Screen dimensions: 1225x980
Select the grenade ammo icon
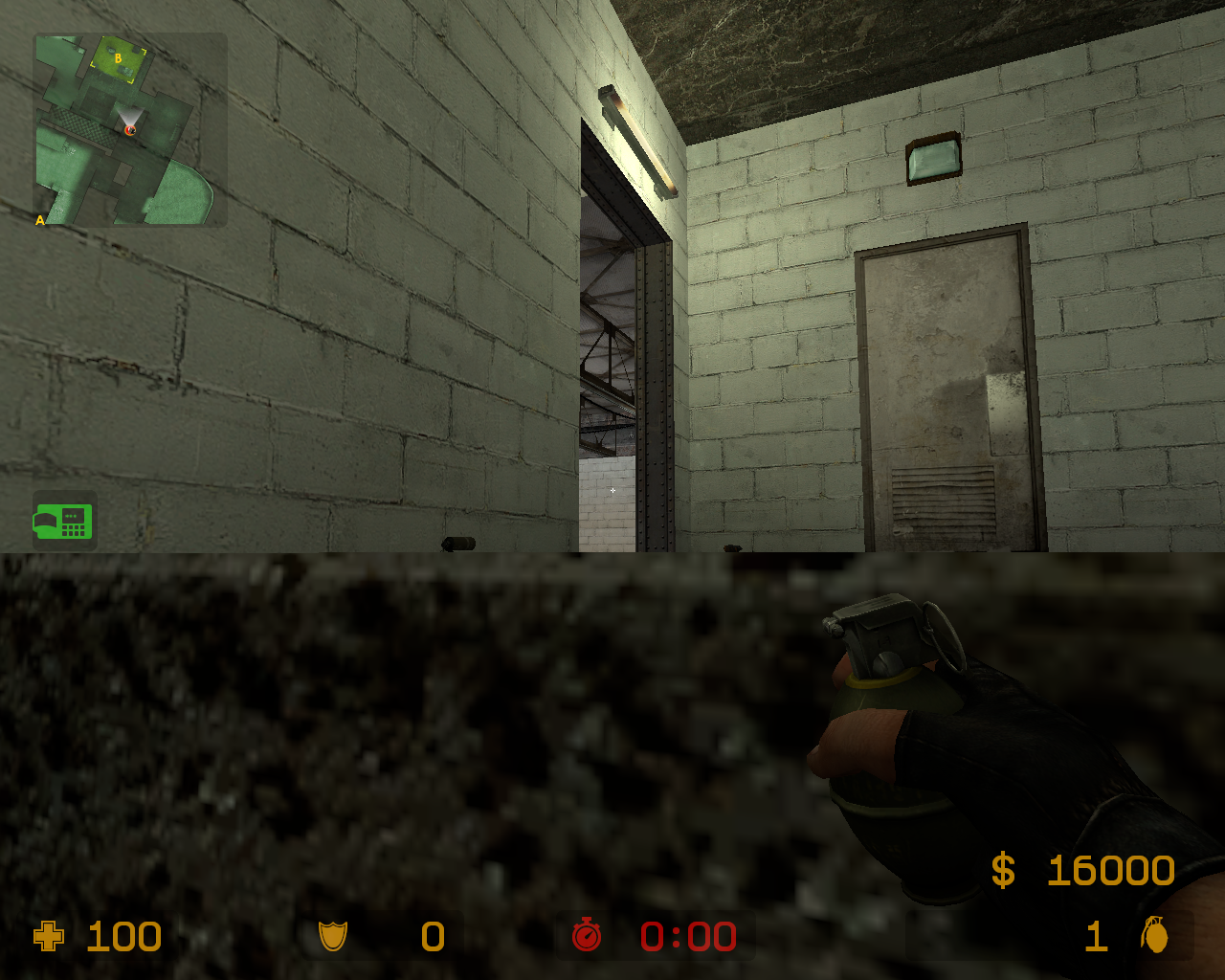point(1156,937)
